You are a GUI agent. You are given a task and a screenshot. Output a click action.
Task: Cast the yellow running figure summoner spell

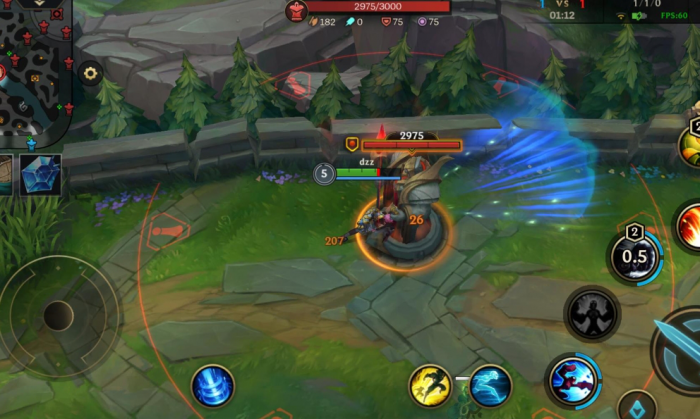point(429,385)
